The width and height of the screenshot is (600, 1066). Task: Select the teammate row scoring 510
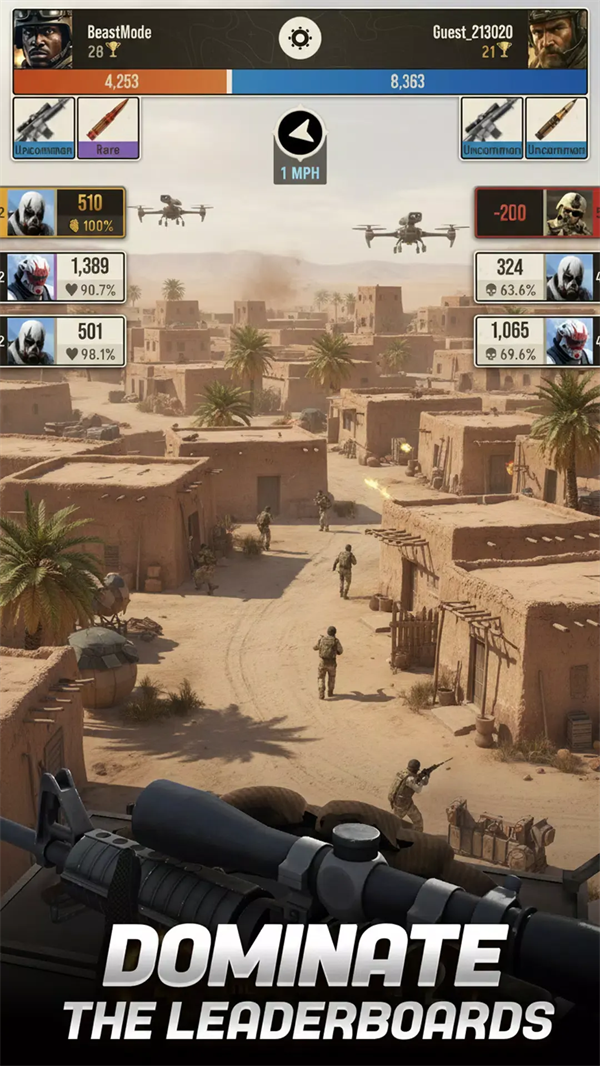[x=65, y=212]
